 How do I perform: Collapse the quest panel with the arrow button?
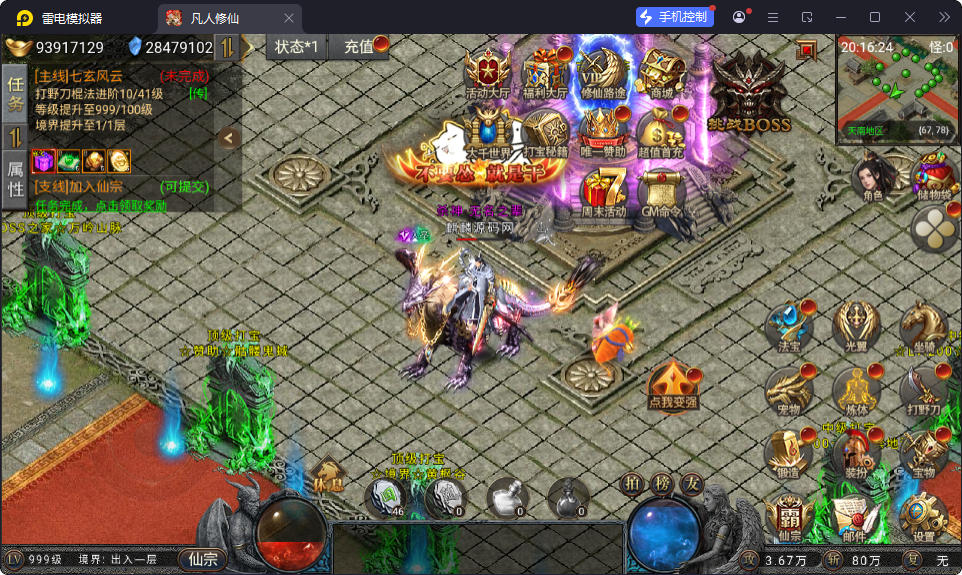[228, 138]
